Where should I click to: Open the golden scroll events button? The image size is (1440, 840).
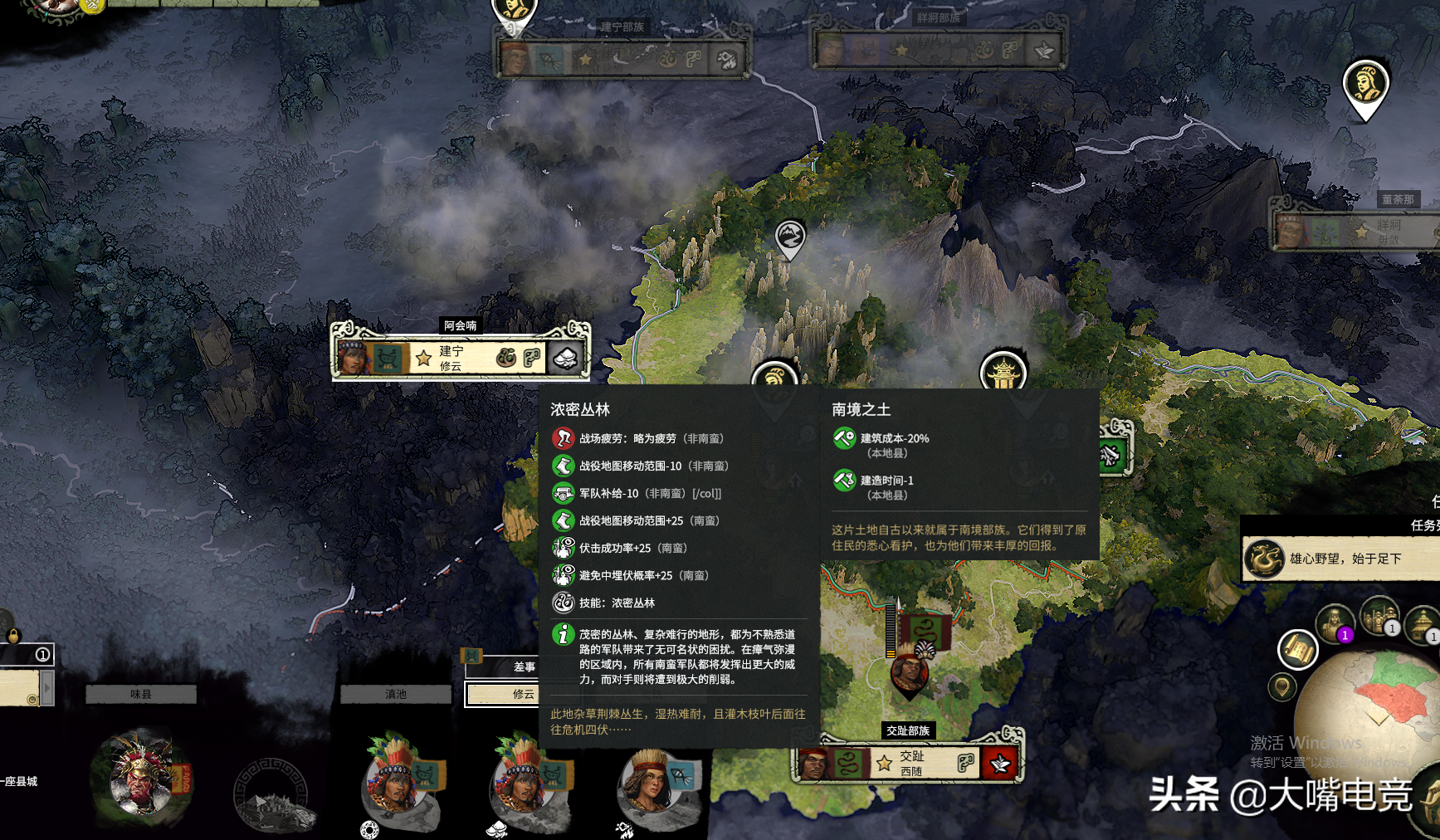[x=1297, y=649]
